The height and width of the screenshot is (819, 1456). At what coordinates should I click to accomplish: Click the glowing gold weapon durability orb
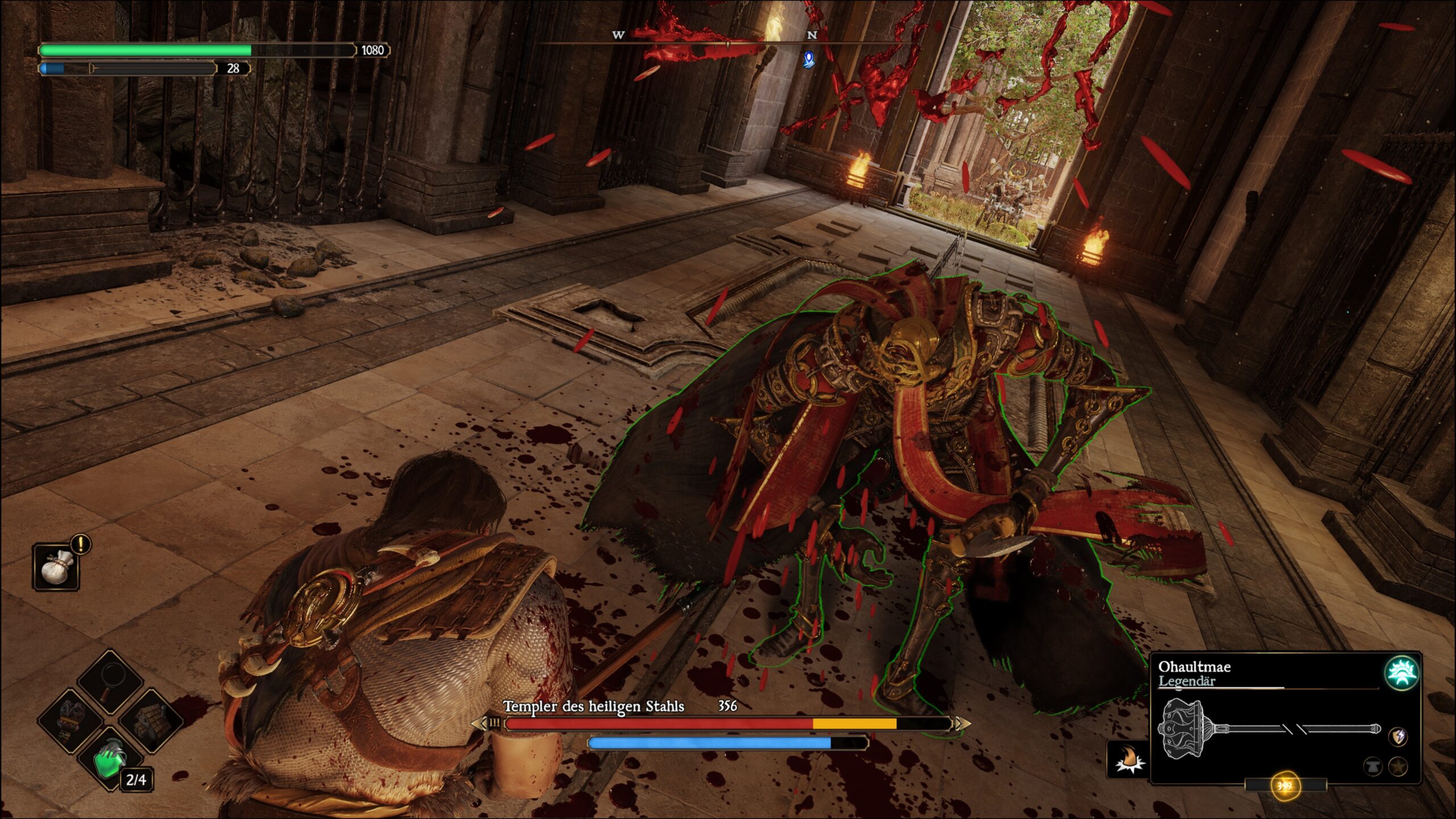click(x=1284, y=786)
